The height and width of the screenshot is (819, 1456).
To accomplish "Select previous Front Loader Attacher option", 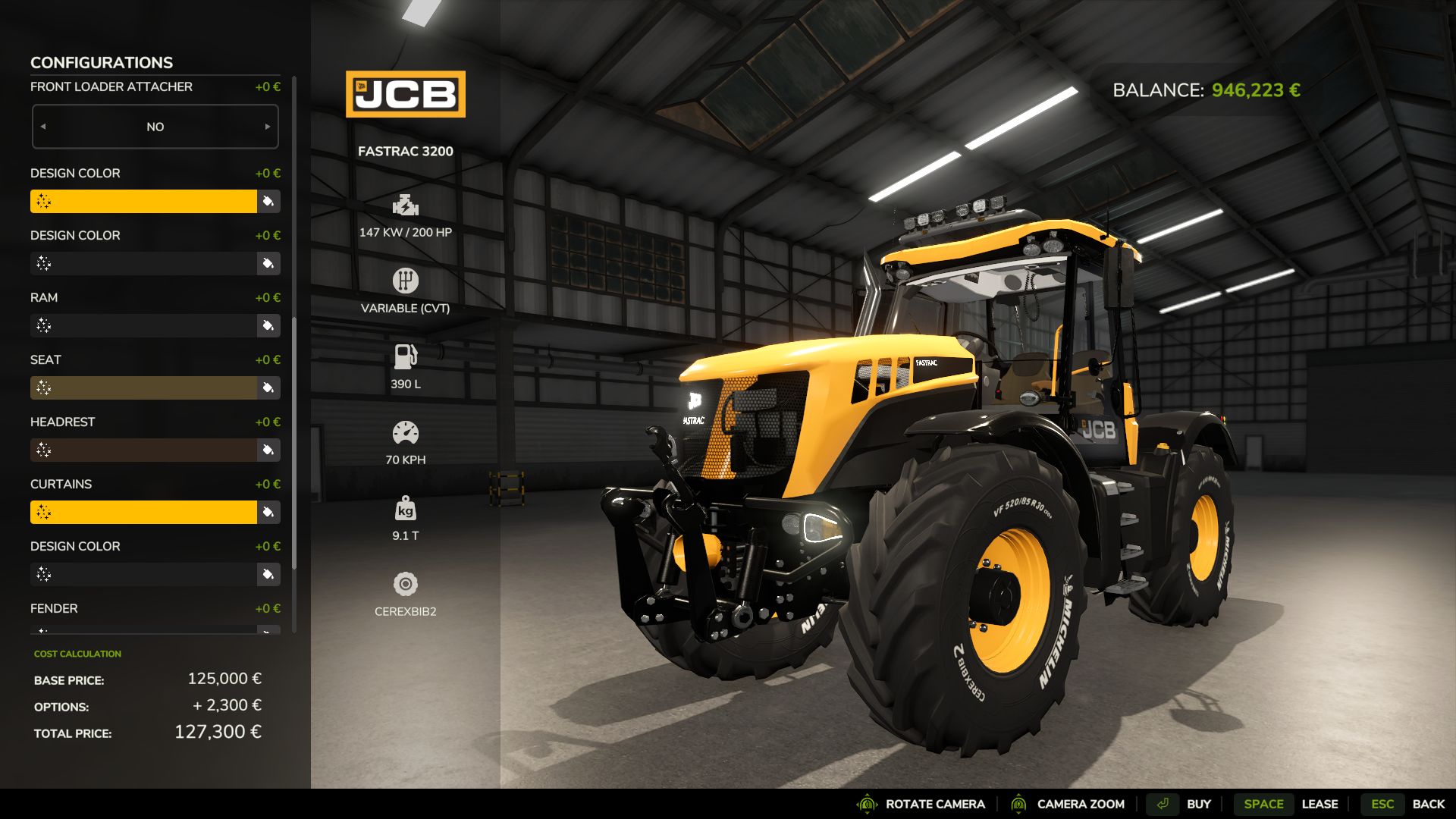I will [43, 127].
